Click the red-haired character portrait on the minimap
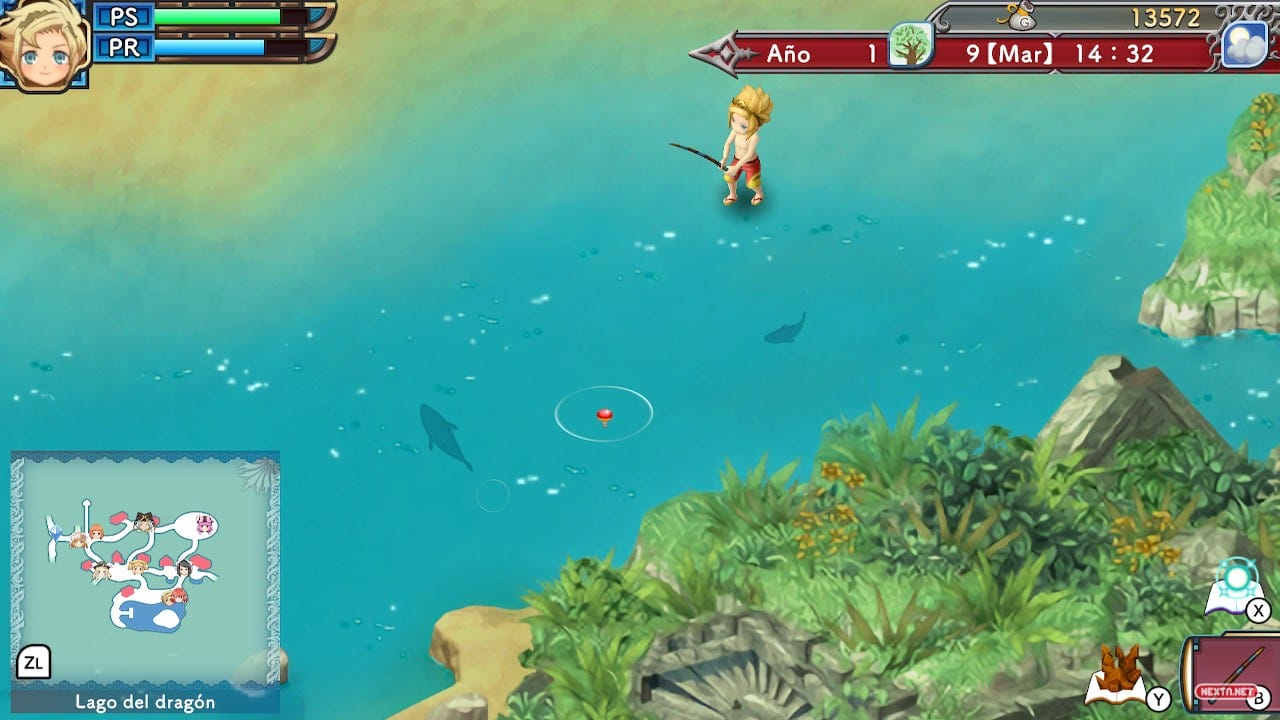 (x=179, y=594)
